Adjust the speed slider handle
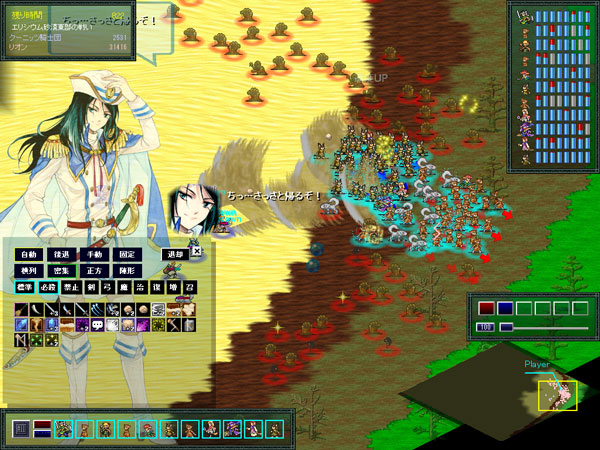 (x=506, y=327)
